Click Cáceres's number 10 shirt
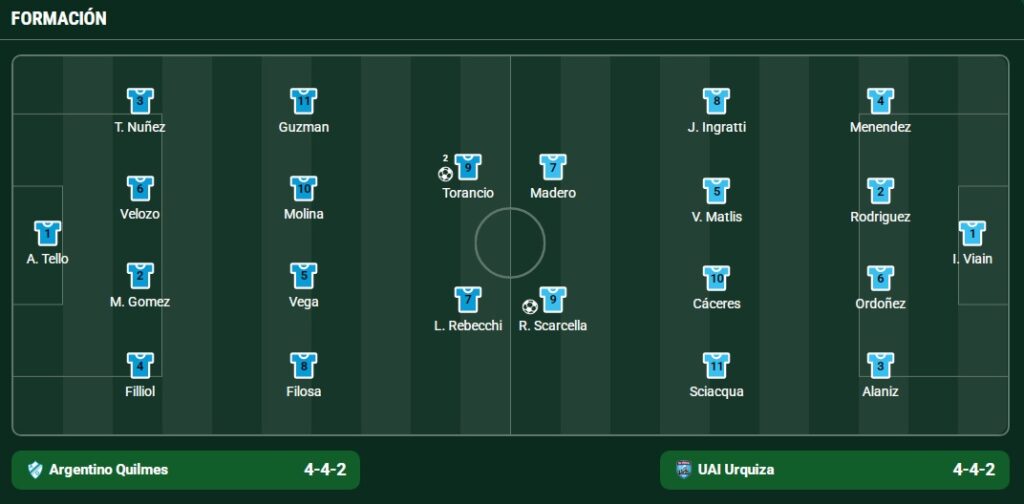The width and height of the screenshot is (1024, 504). 716,278
